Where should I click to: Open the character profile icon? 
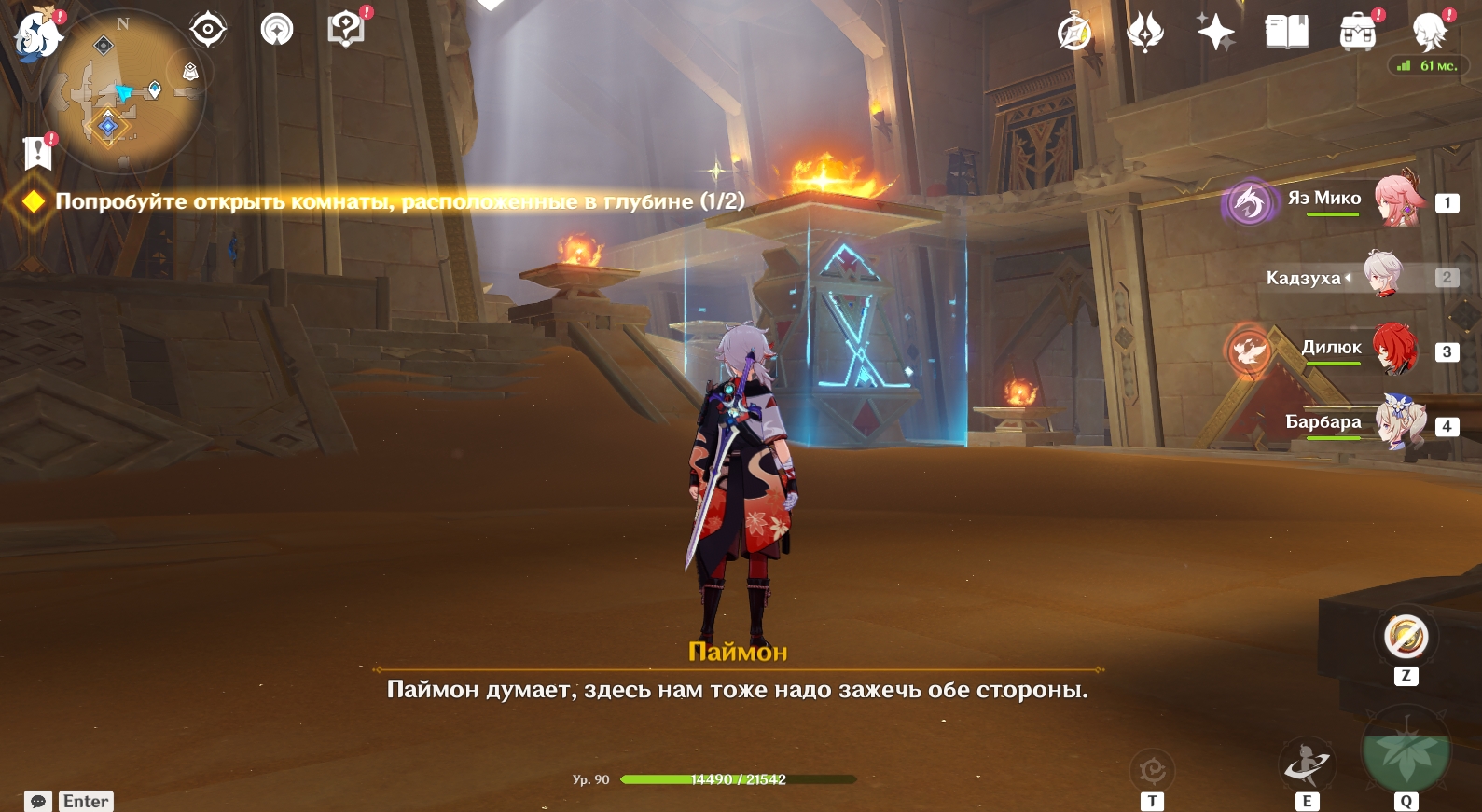tap(1429, 33)
